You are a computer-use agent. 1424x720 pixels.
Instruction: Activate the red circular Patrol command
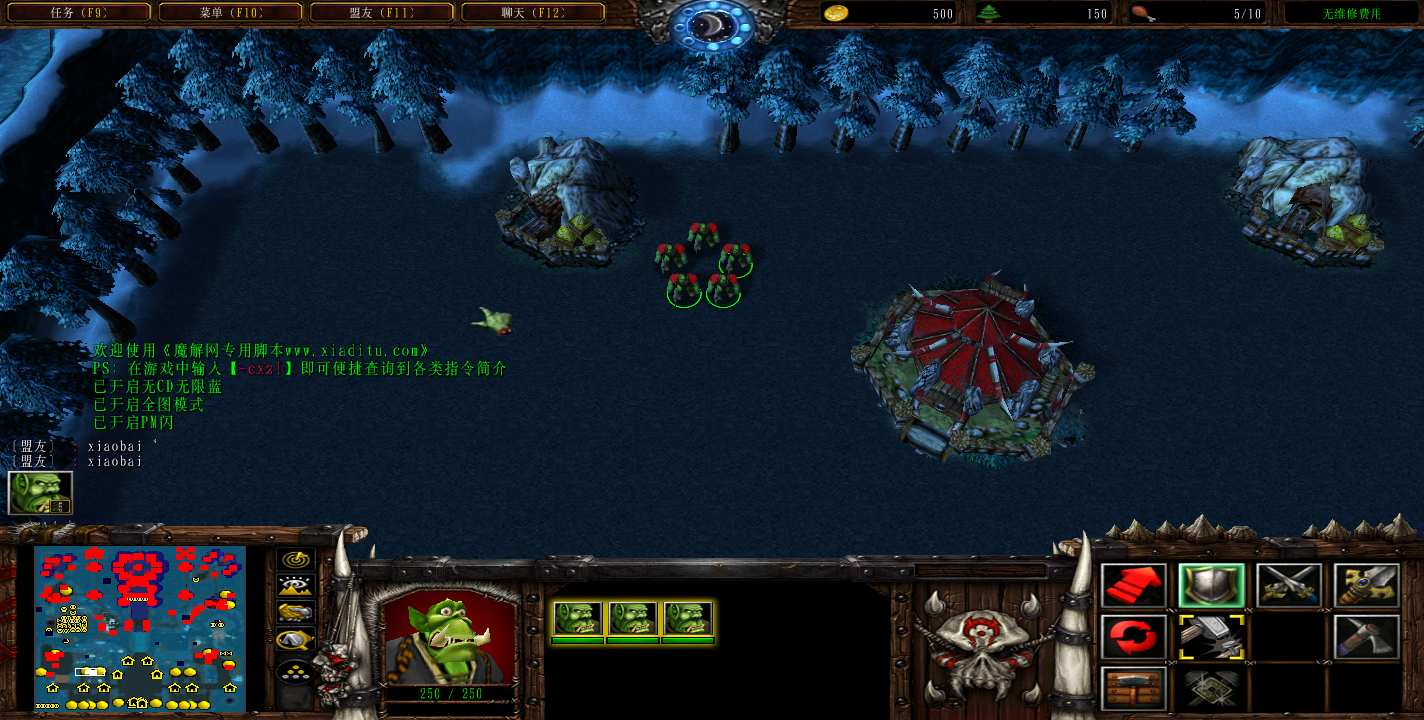coord(1134,637)
